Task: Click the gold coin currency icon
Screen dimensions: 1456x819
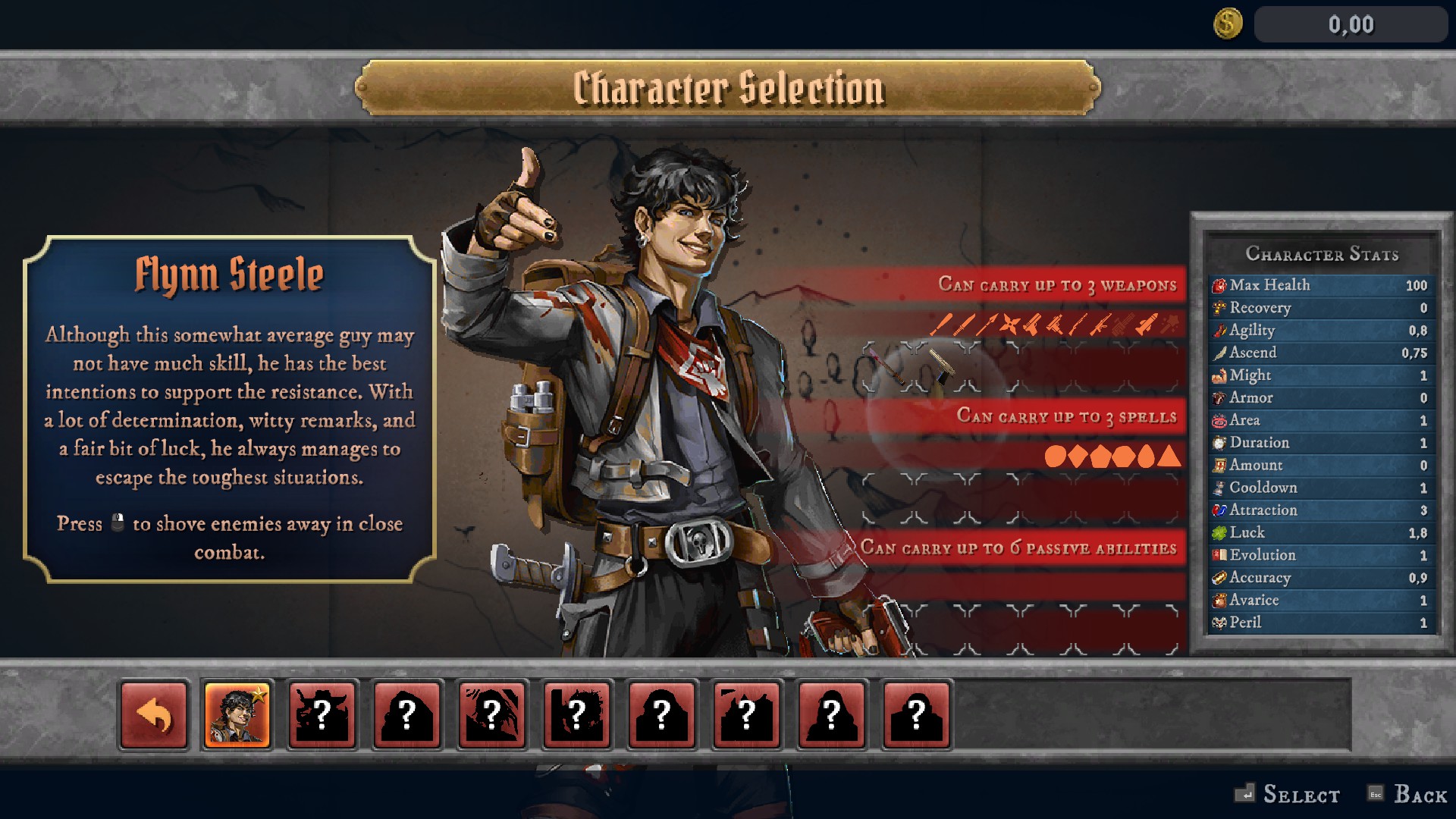Action: pyautogui.click(x=1228, y=24)
